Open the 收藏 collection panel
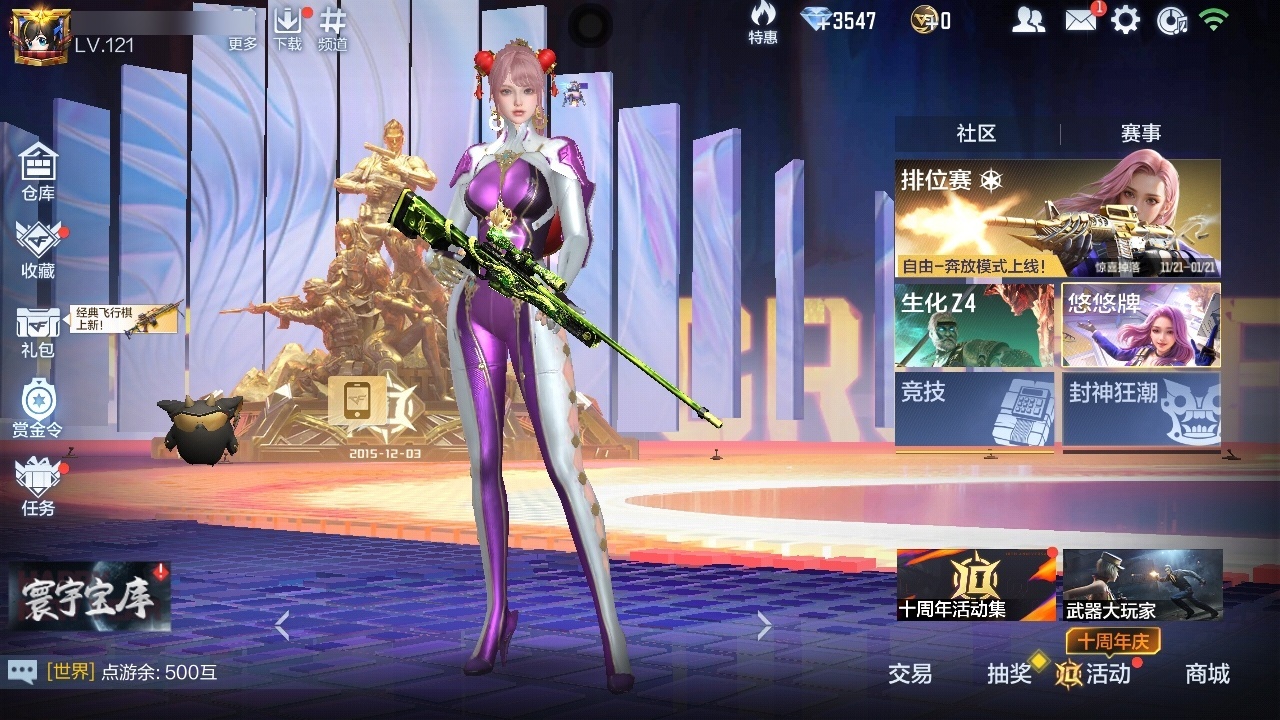This screenshot has width=1280, height=720. [37, 248]
